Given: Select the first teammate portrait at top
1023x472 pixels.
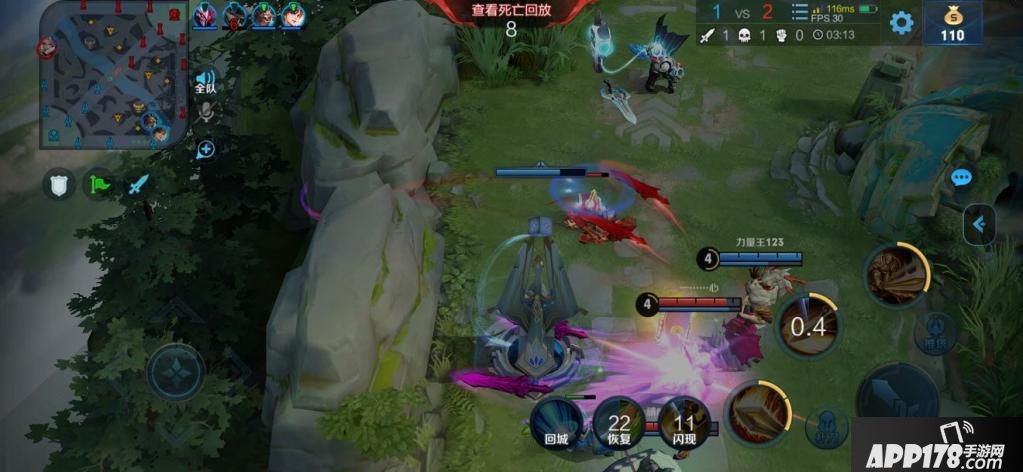Looking at the screenshot, I should pos(205,15).
